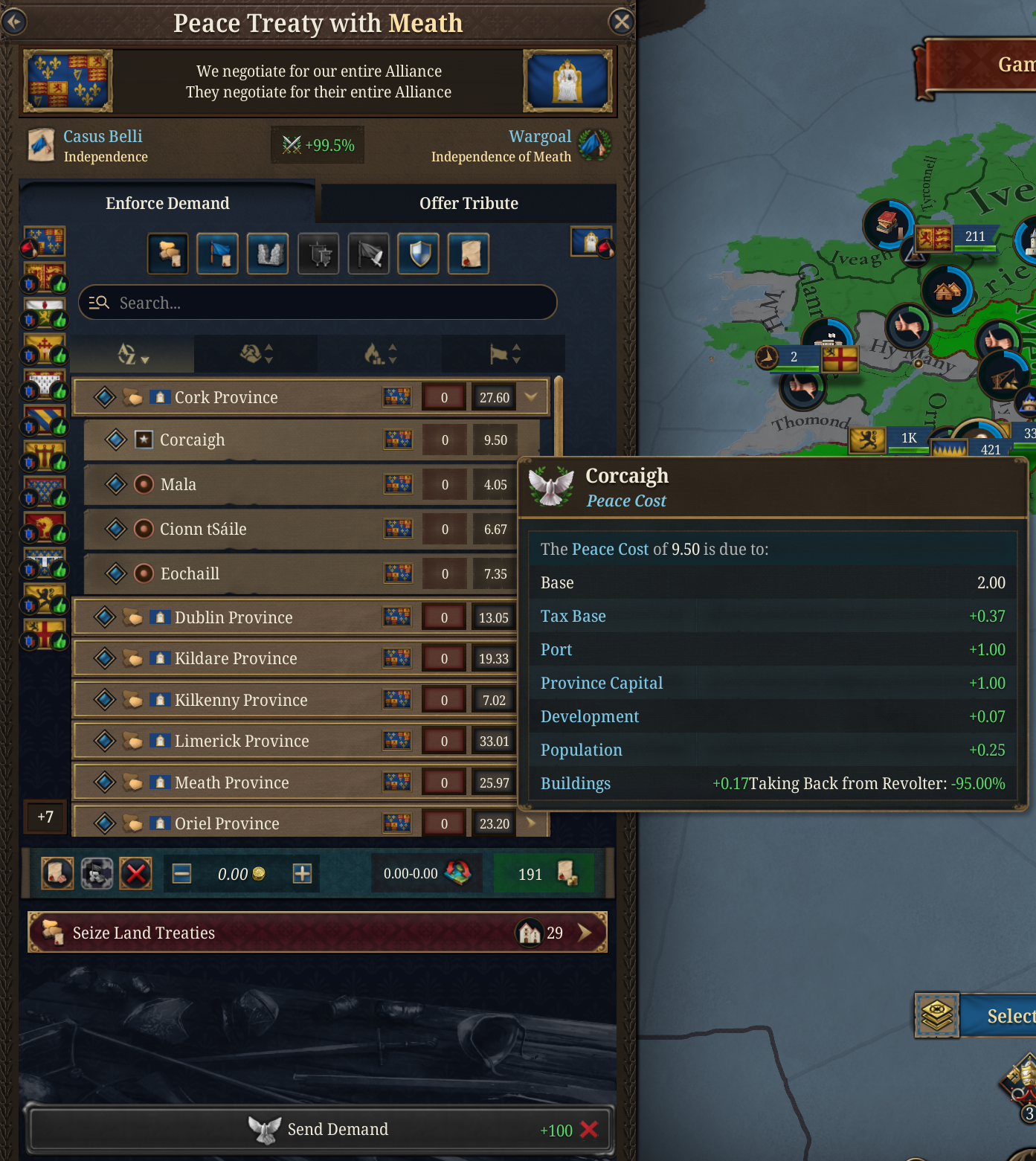The height and width of the screenshot is (1161, 1036).
Task: Toggle the demand diamond for Dublin Province
Action: point(103,617)
